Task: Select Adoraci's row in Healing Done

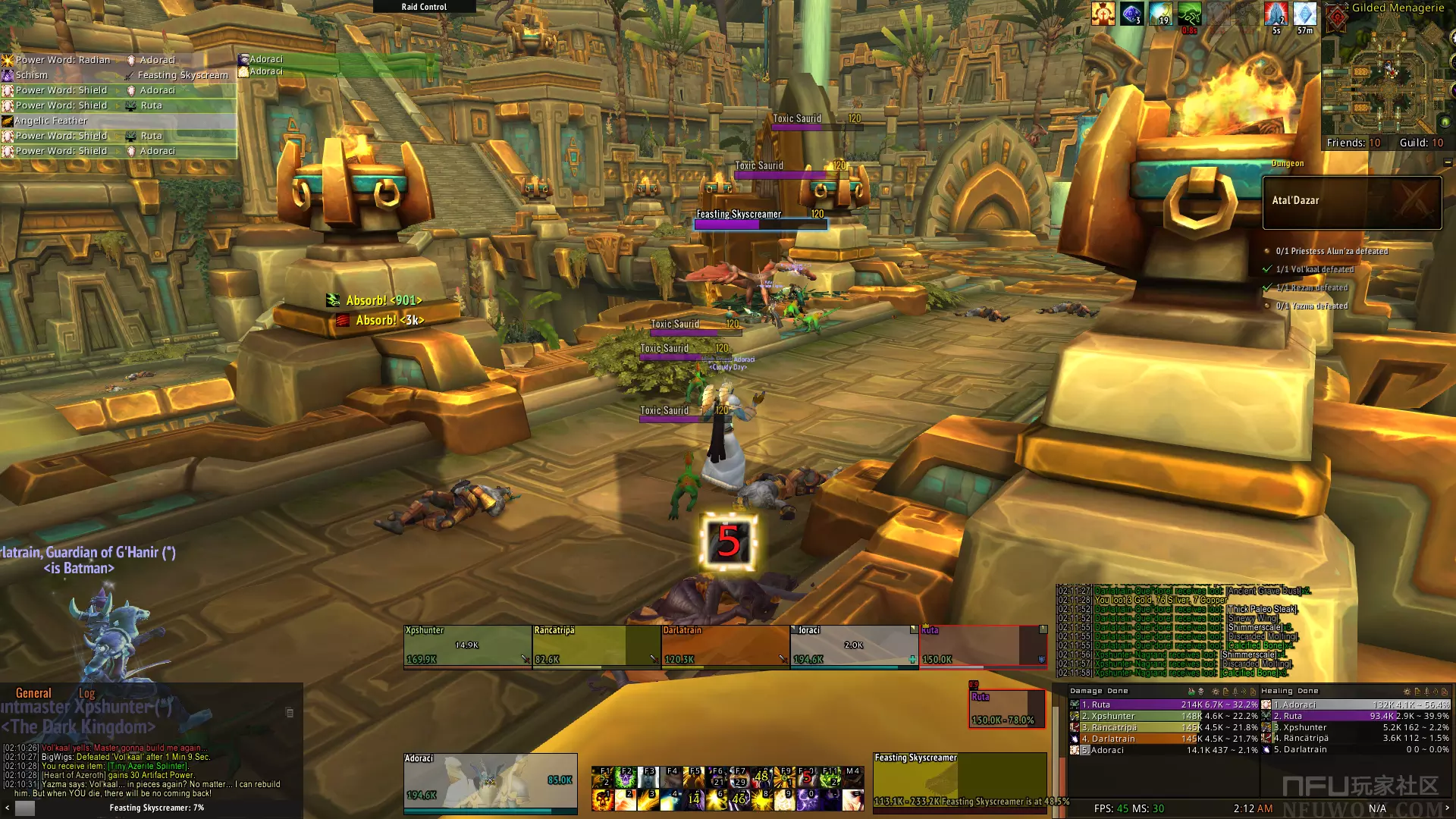Action: [1355, 704]
